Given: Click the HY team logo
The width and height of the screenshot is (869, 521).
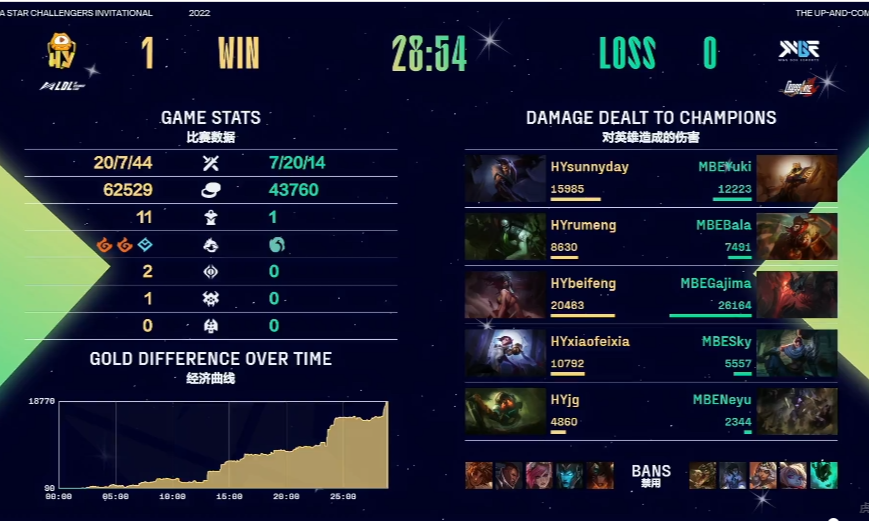Looking at the screenshot, I should pyautogui.click(x=62, y=51).
